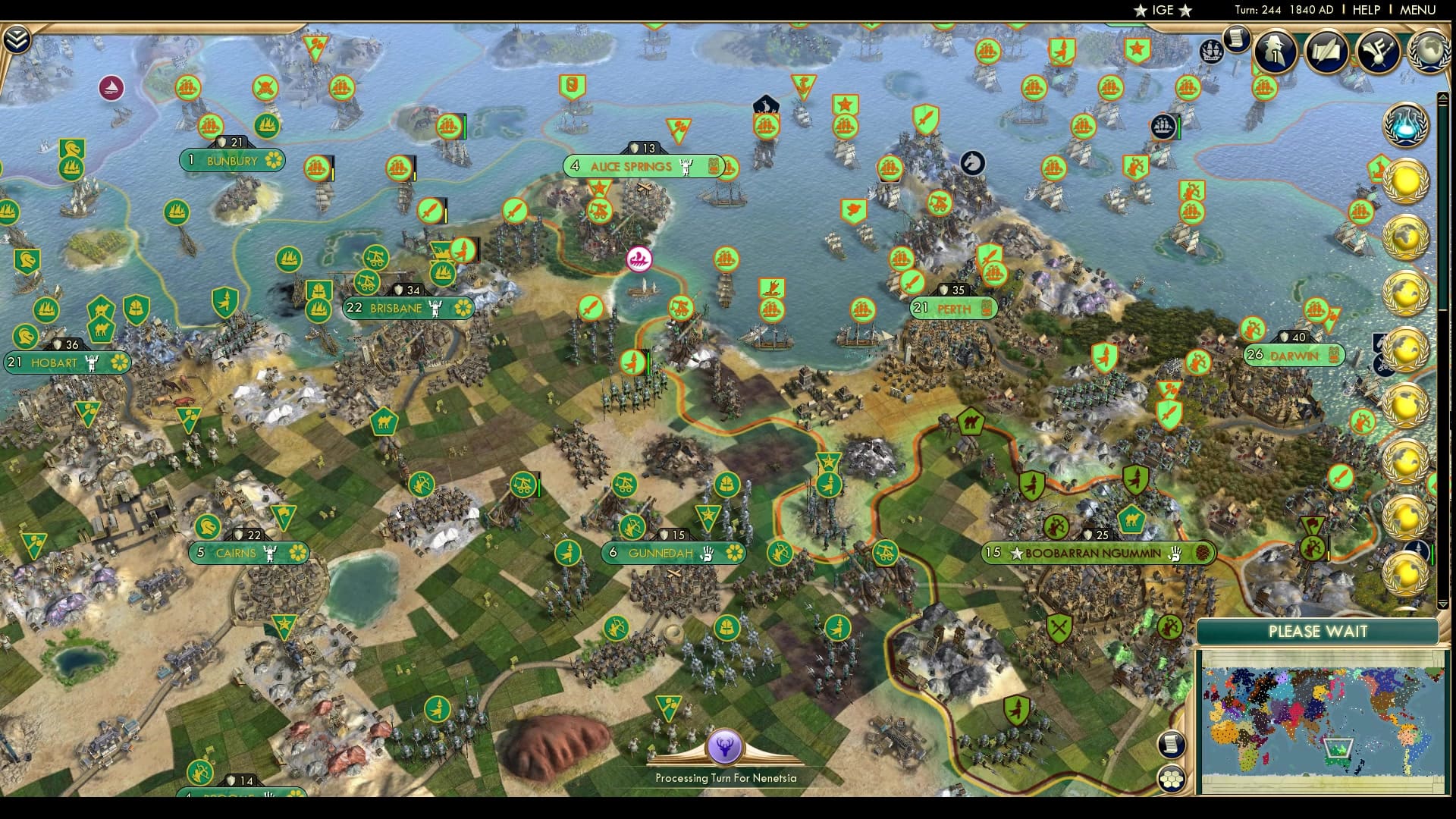This screenshot has height=819, width=1456.
Task: Open the HELP screen
Action: (x=1365, y=11)
